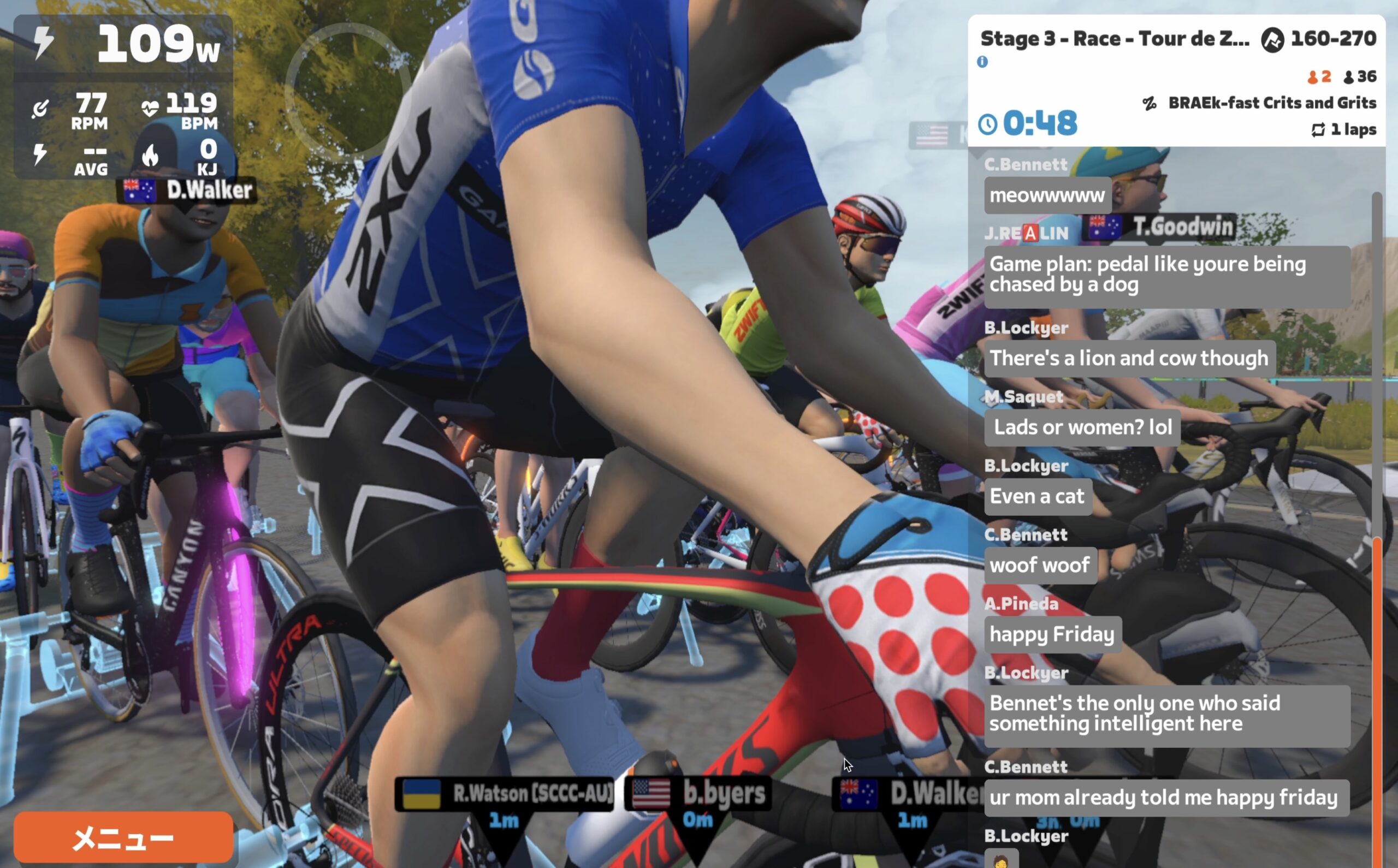Click the 109w power readout panel

tap(123, 45)
